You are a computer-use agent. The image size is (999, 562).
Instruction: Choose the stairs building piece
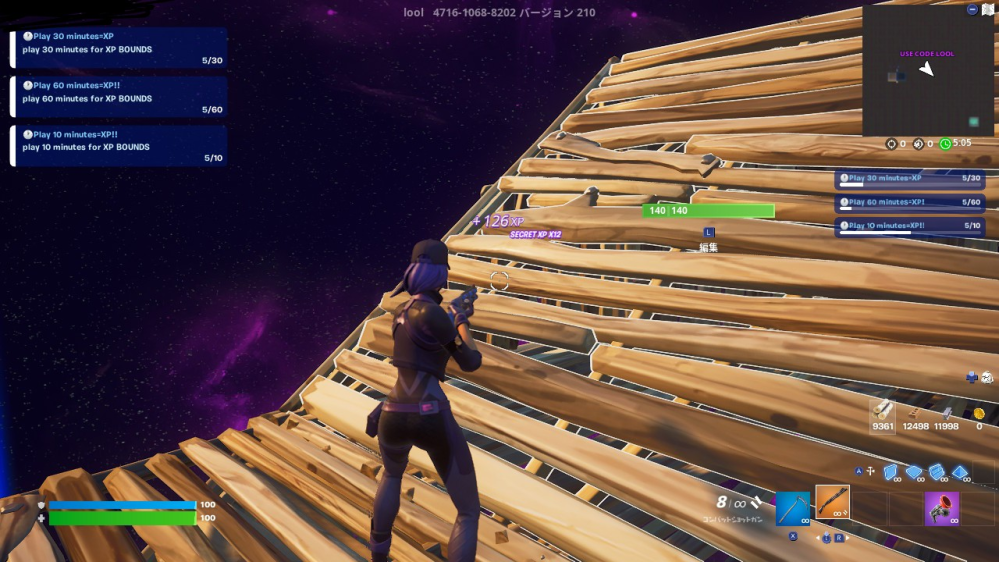tap(937, 472)
